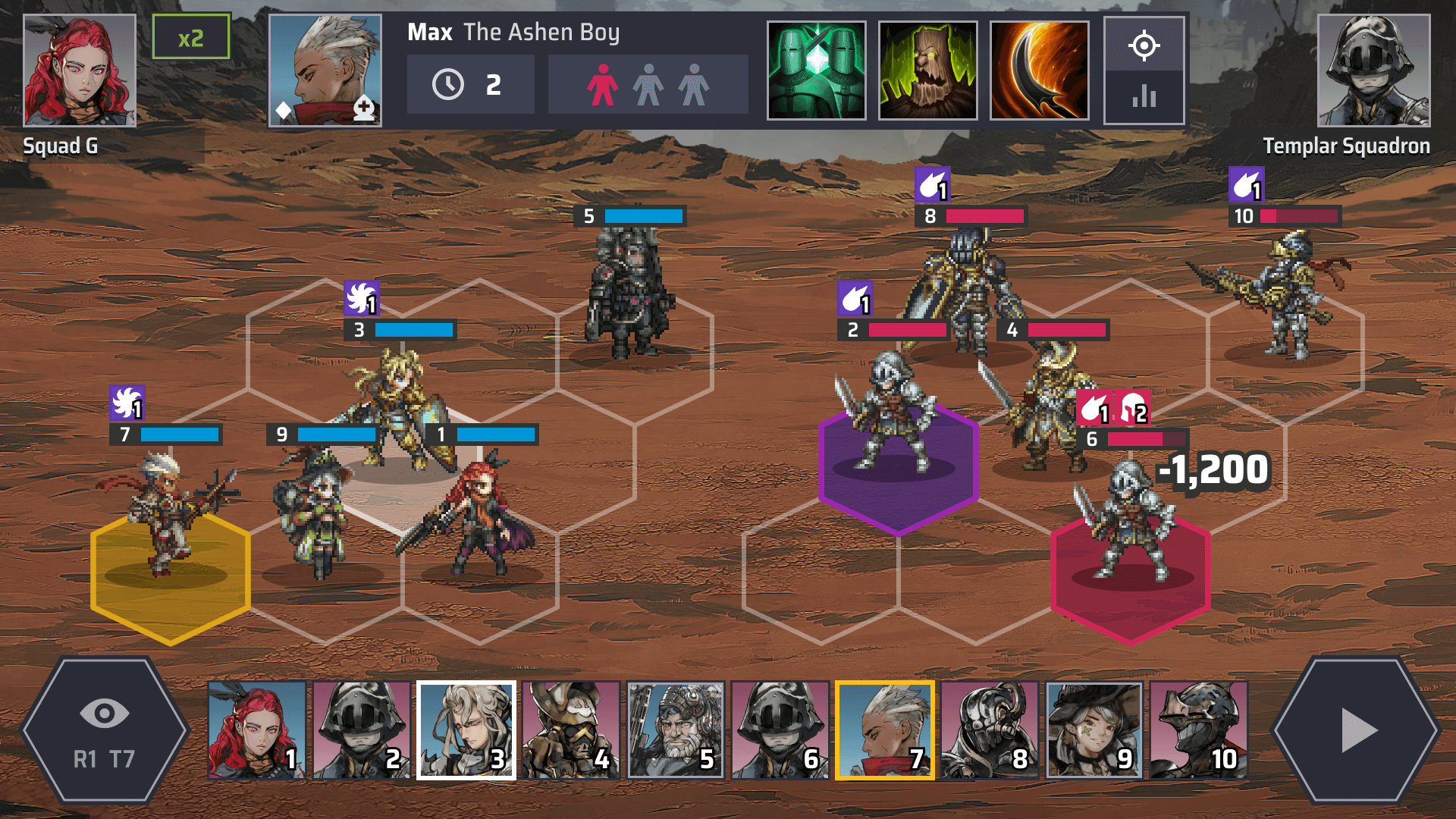Image resolution: width=1456 pixels, height=819 pixels.
Task: Pick turn order portrait number 10
Action: pos(1198,730)
